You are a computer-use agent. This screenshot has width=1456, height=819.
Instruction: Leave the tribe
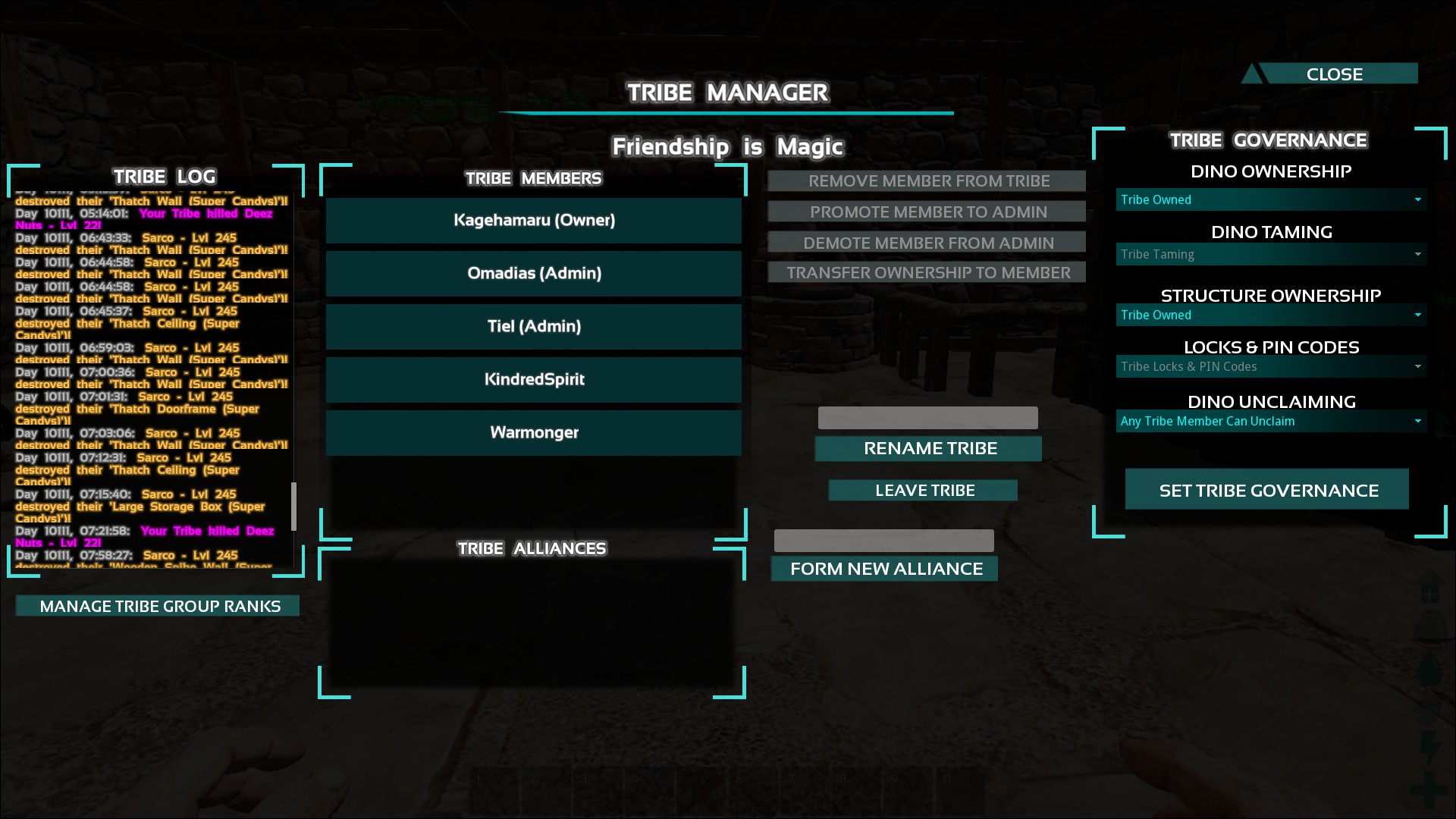coord(924,491)
